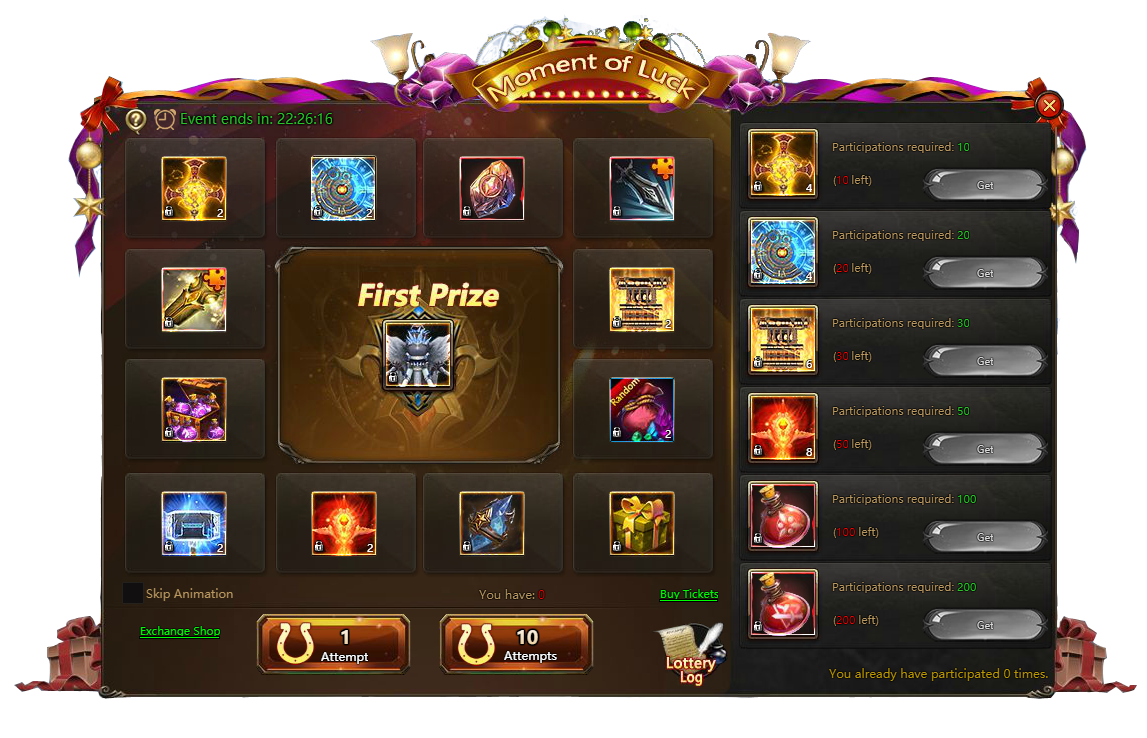
Task: Claim the 200 participations reward with Get
Action: pos(984,625)
